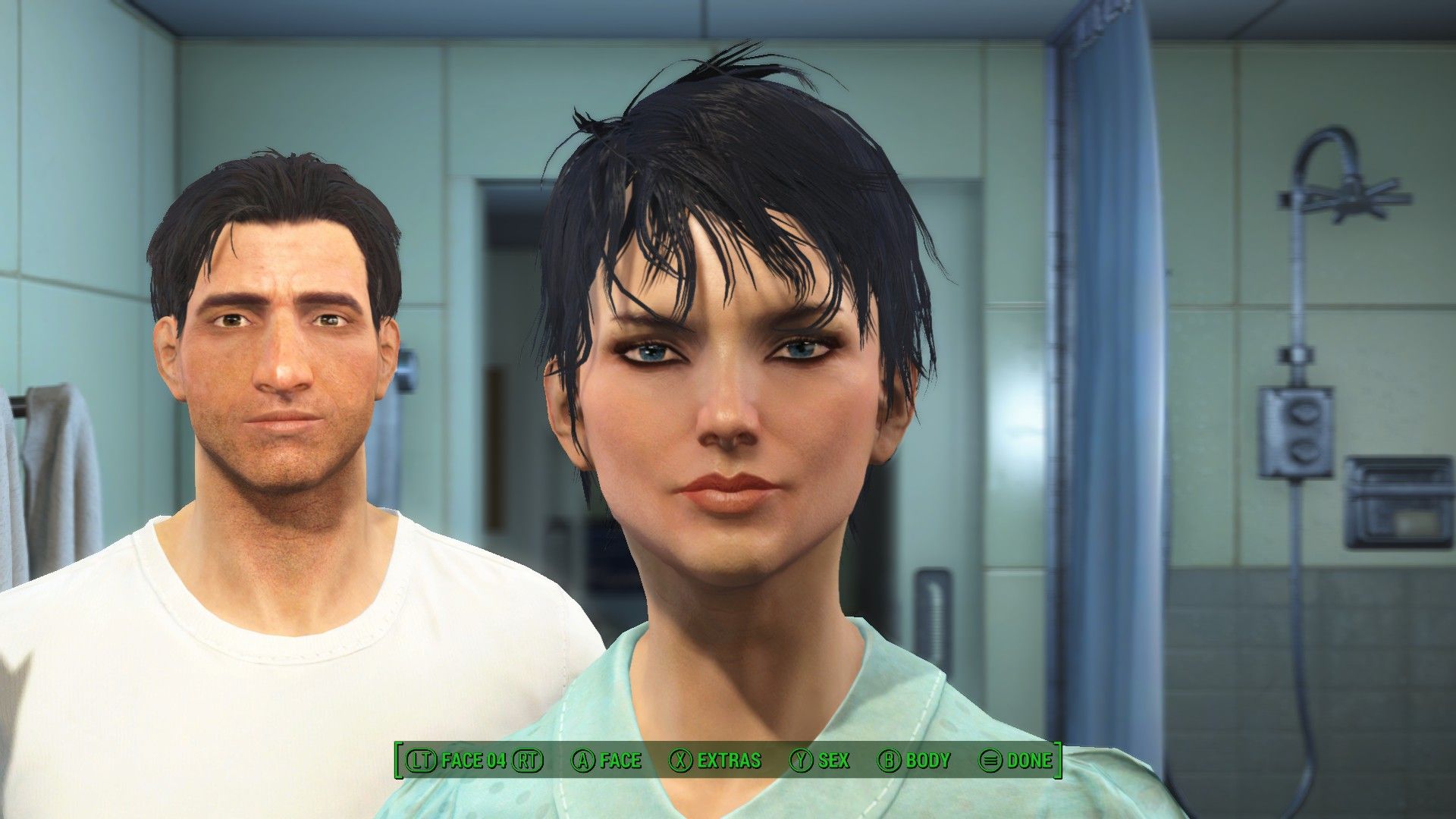Open the Face editing option
Screen dimensions: 1456x819
pos(606,761)
